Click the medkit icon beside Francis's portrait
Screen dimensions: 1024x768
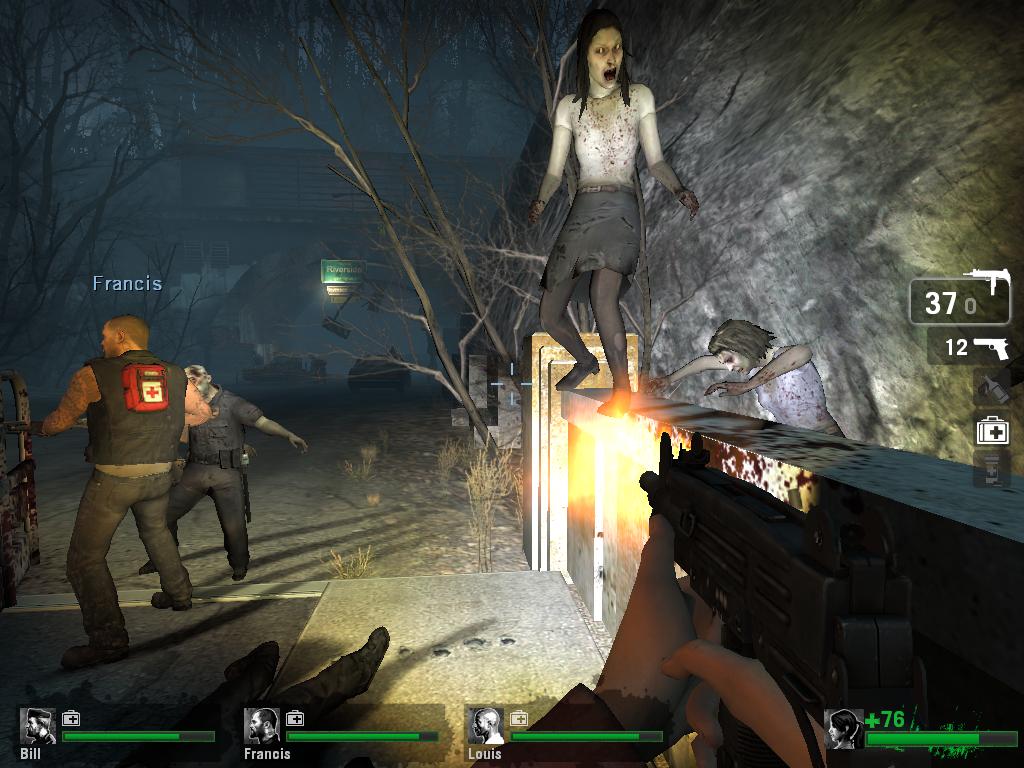point(295,718)
